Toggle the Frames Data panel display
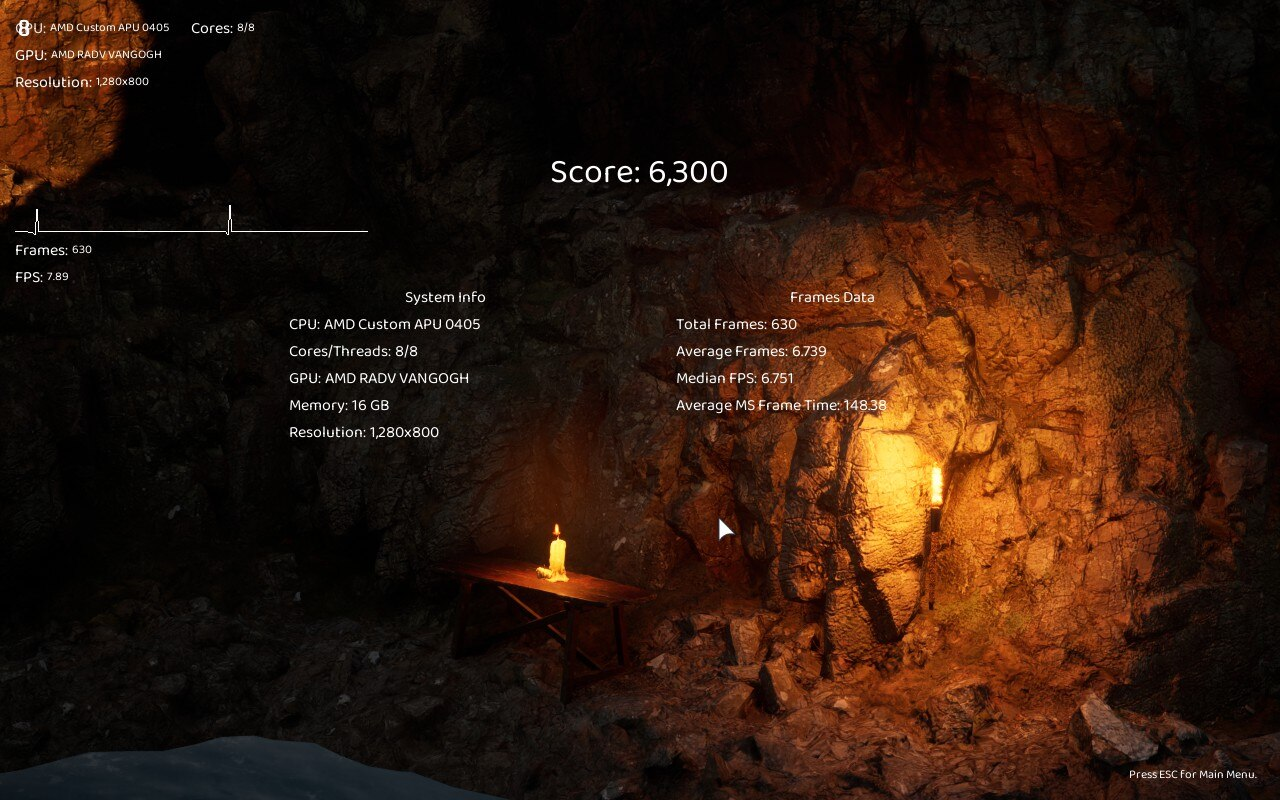The height and width of the screenshot is (800, 1280). tap(832, 297)
